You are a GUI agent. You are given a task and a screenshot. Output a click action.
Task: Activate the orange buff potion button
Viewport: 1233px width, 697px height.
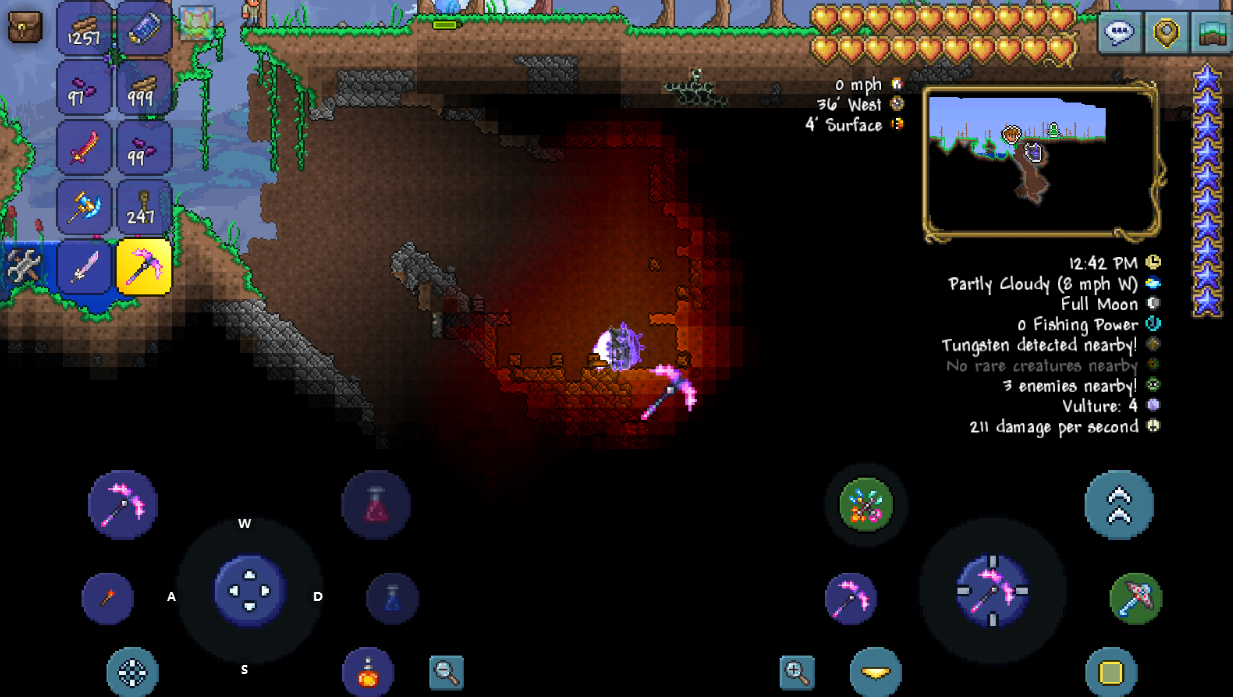[367, 672]
